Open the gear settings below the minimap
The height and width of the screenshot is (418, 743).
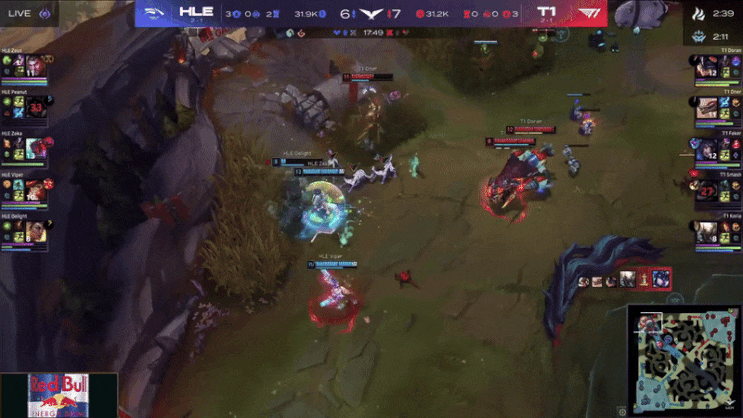click(x=622, y=410)
